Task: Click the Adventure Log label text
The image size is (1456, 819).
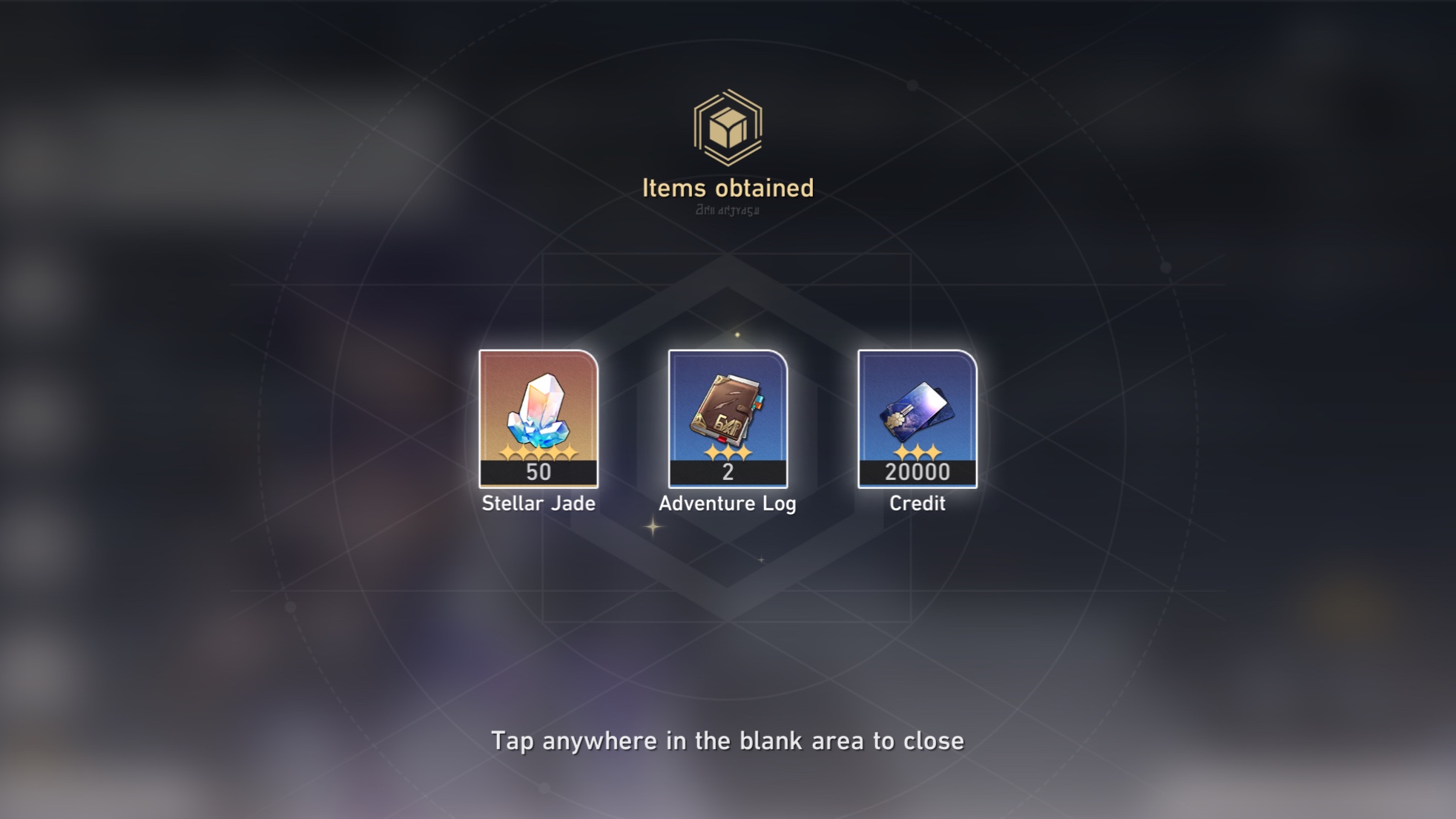Action: pos(729,502)
